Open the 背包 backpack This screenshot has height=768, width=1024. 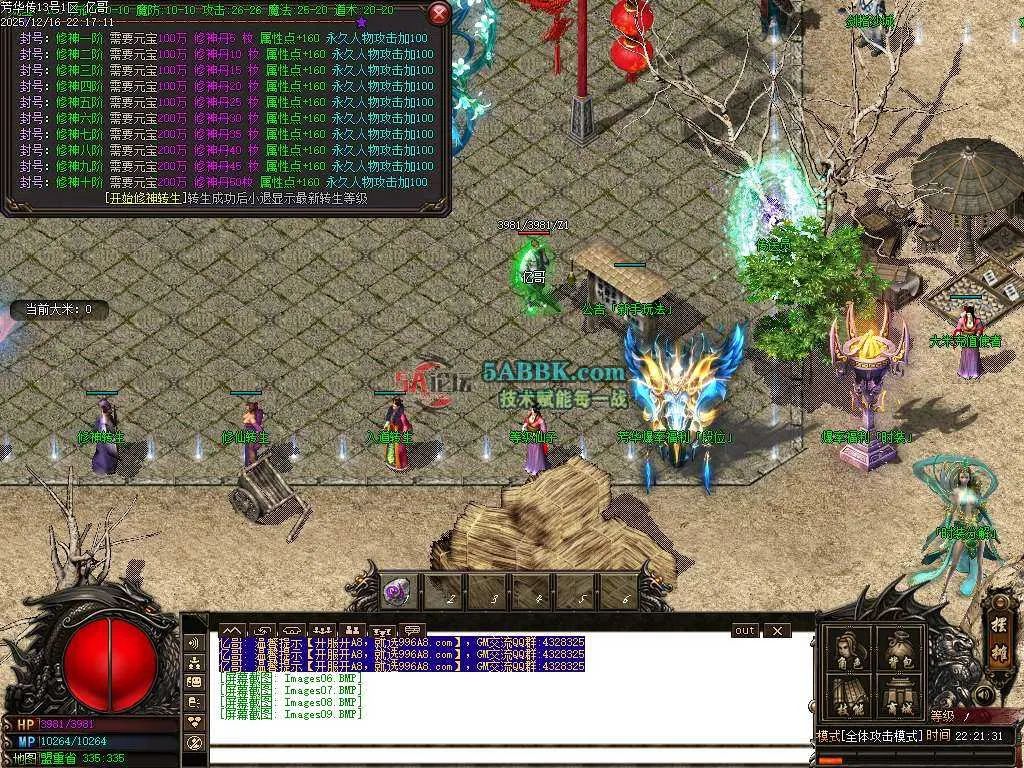[x=898, y=651]
